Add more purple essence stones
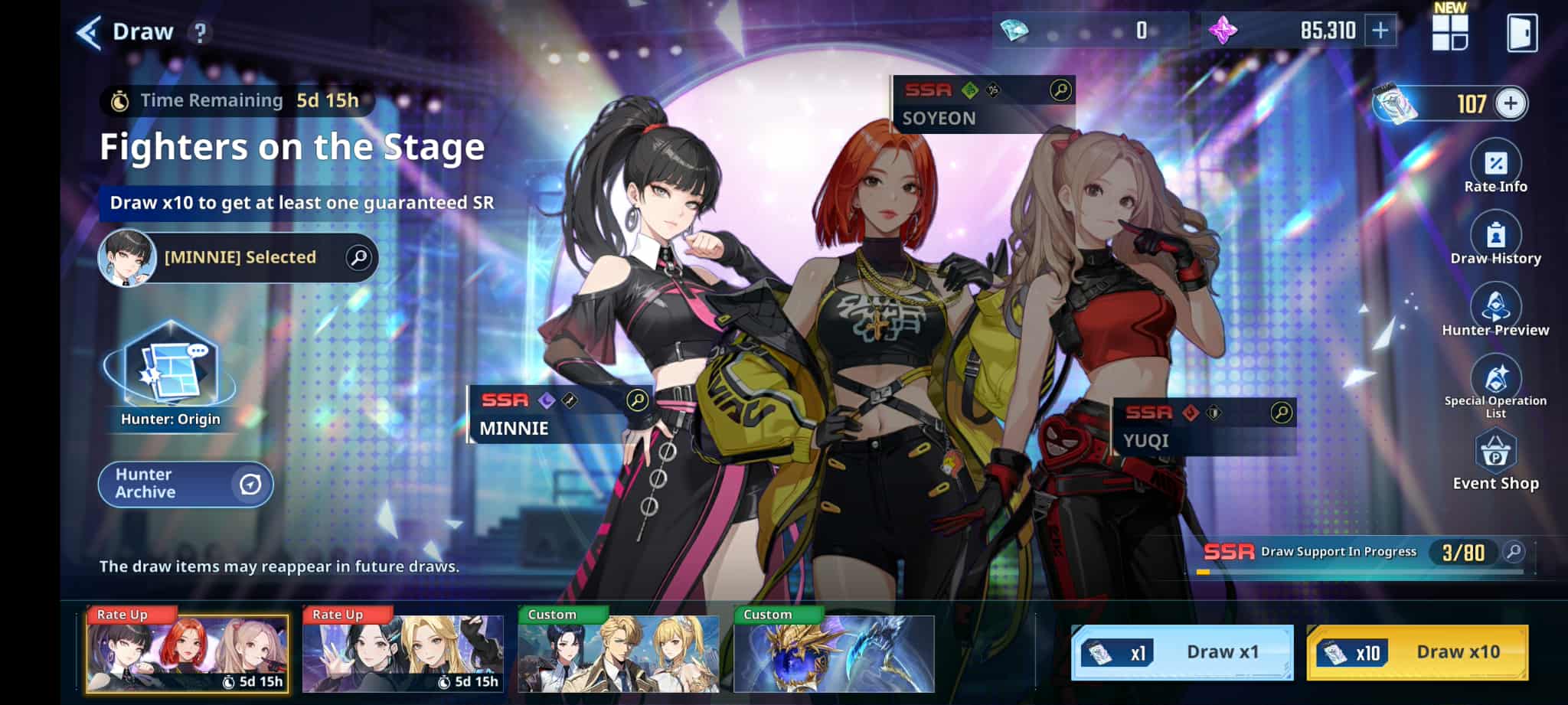 pos(1380,31)
